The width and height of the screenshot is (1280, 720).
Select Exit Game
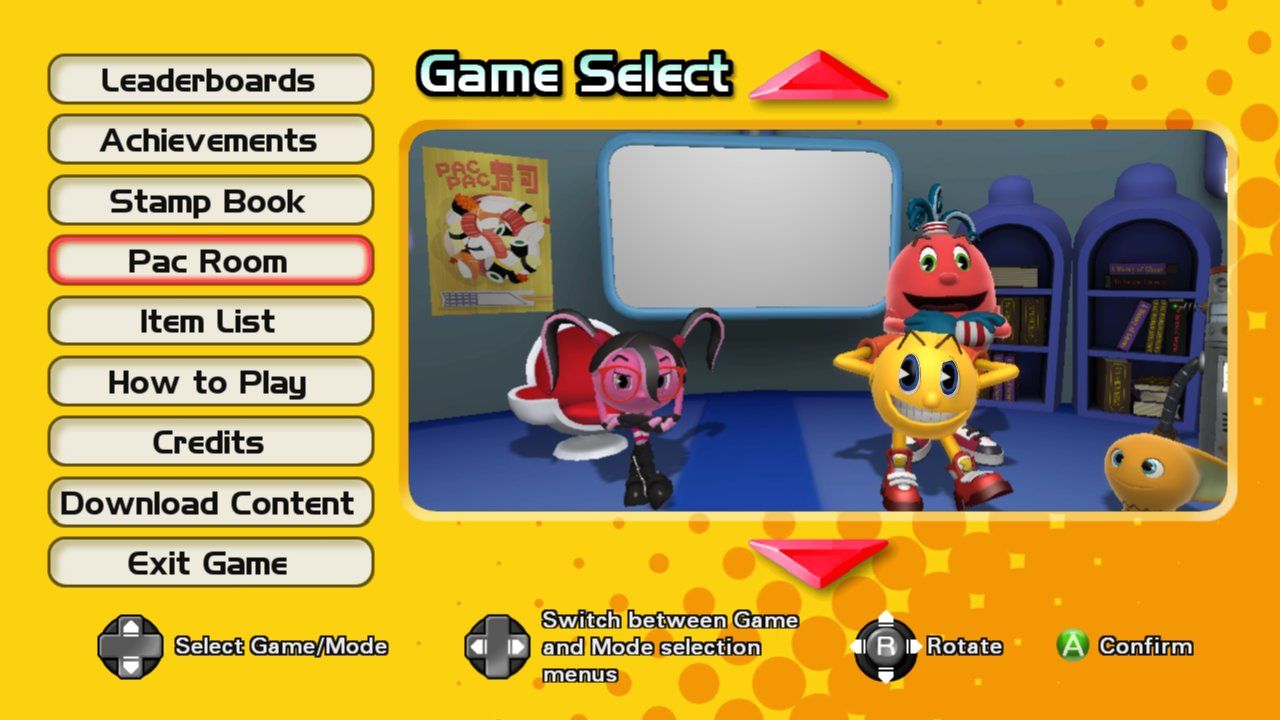tap(211, 562)
